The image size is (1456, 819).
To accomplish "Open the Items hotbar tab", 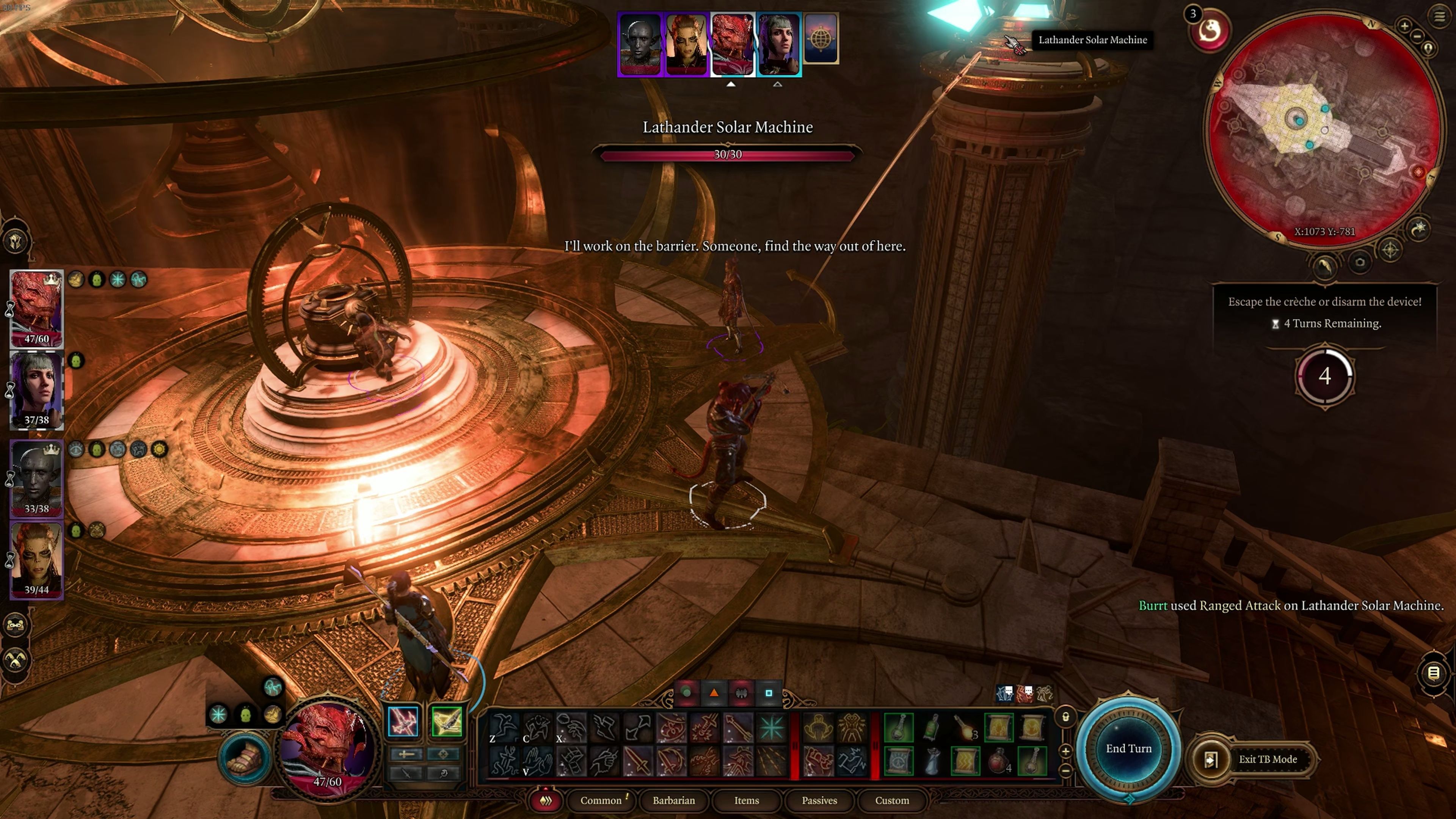I will click(746, 800).
